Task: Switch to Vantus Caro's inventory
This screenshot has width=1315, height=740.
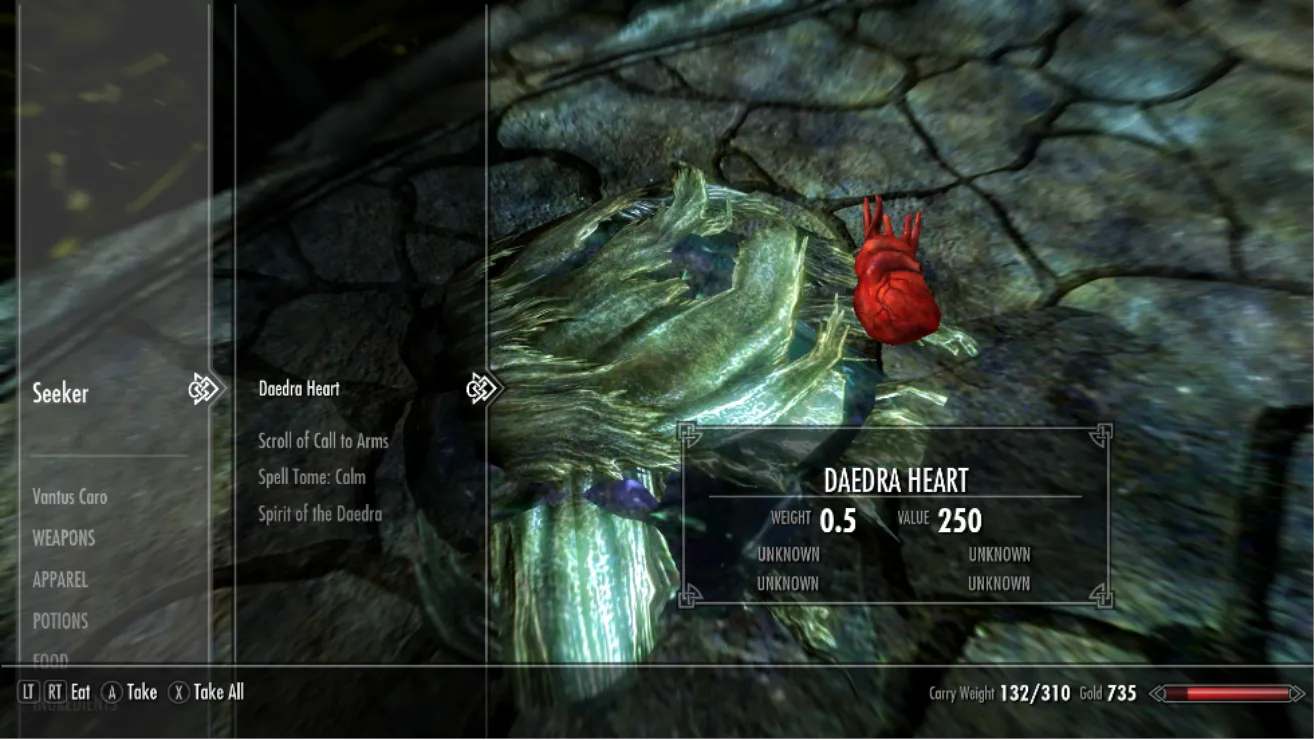Action: [69, 497]
